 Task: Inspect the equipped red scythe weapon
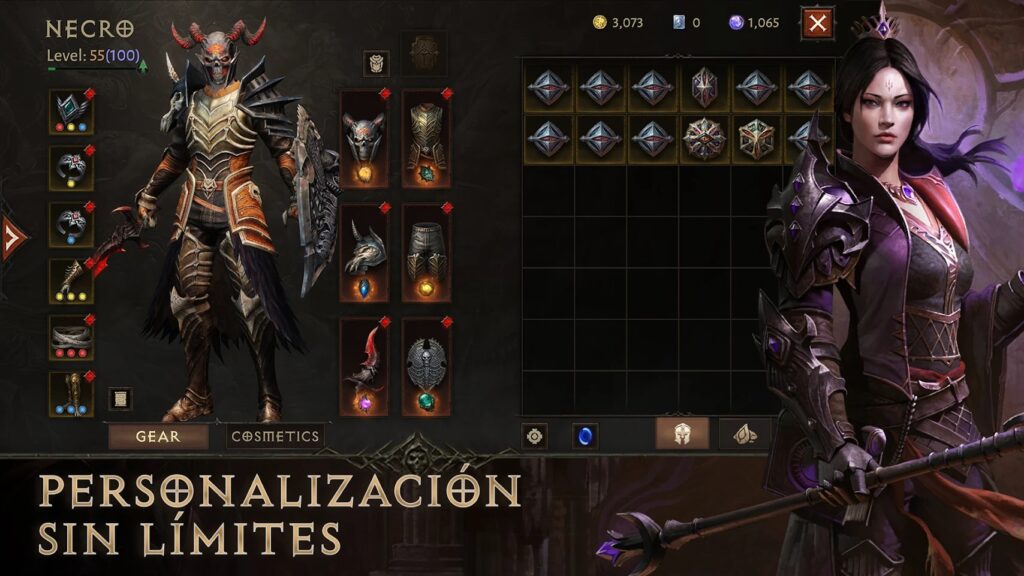point(364,367)
